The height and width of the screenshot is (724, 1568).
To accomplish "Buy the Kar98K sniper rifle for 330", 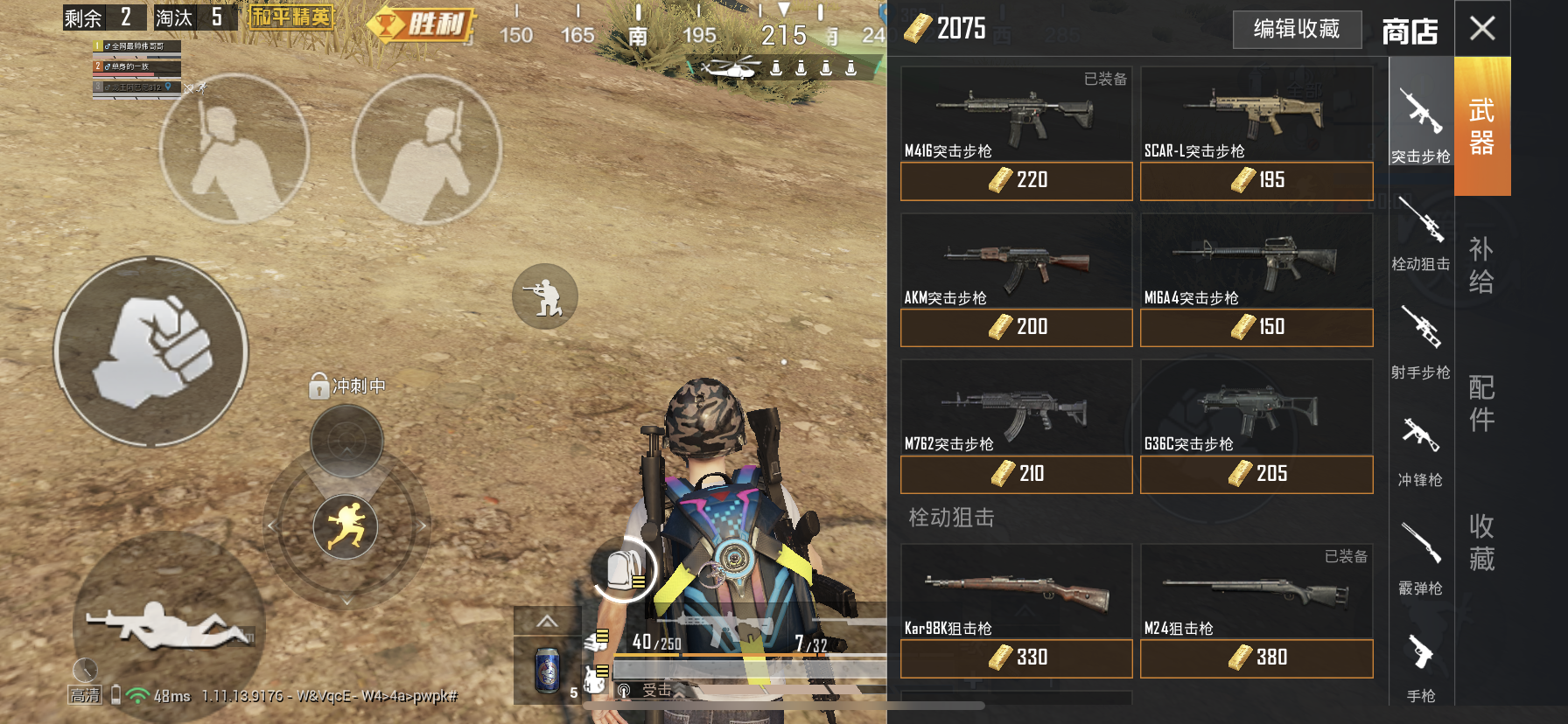I will (x=1016, y=658).
